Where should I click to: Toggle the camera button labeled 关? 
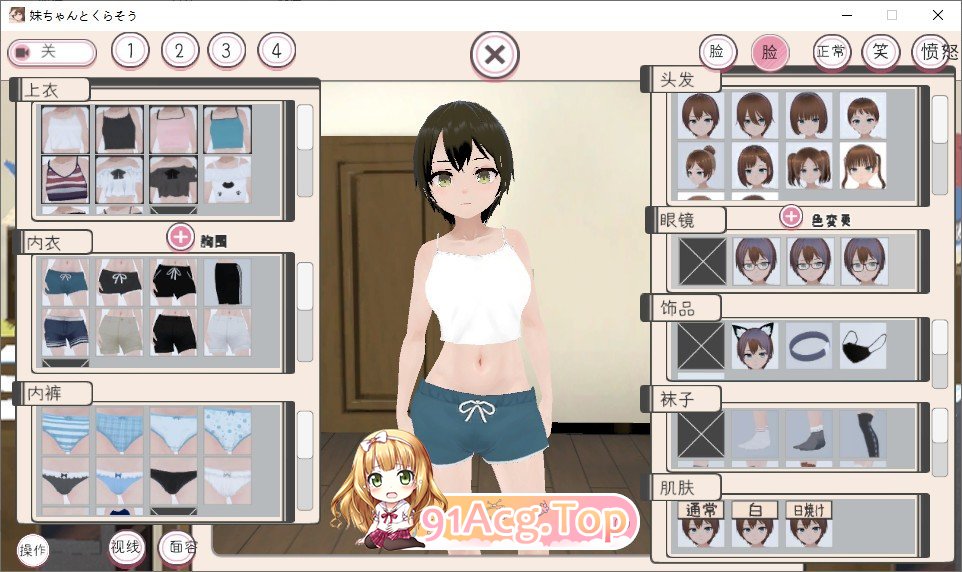point(51,52)
